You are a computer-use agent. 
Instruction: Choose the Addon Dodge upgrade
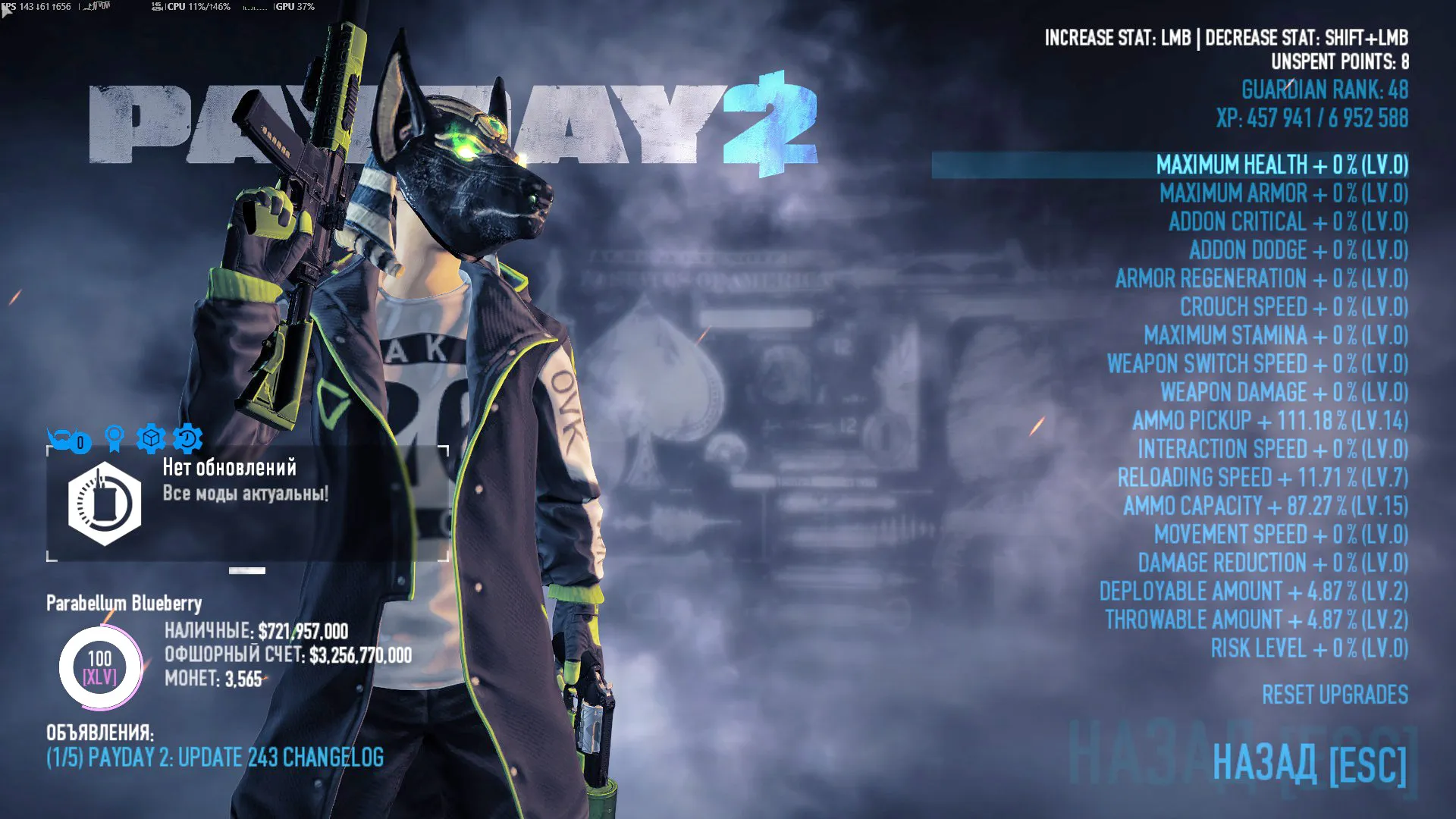(x=1298, y=250)
